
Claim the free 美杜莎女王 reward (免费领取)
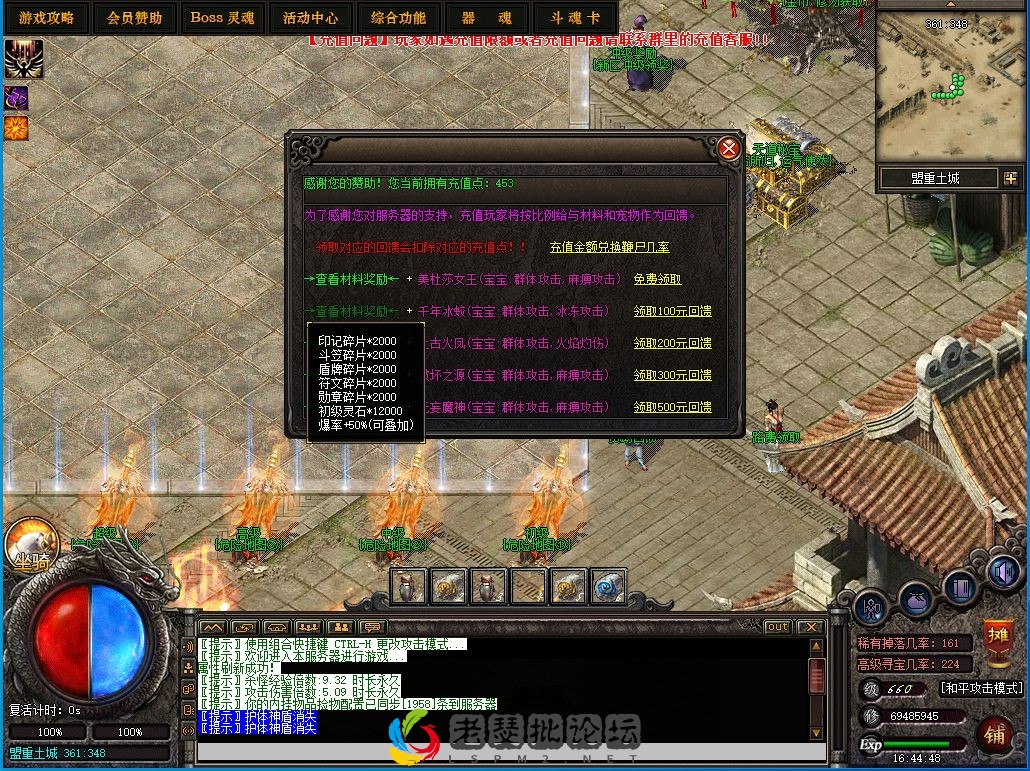point(657,279)
